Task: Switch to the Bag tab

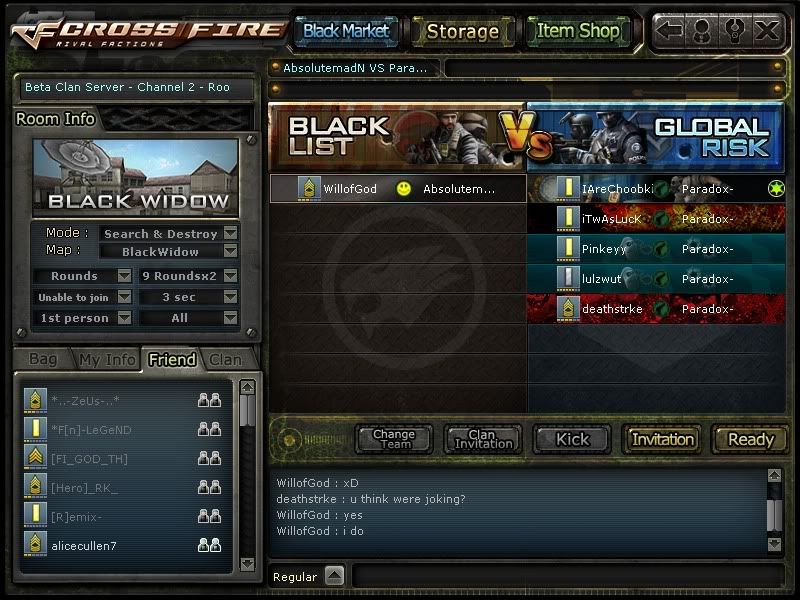Action: tap(43, 359)
